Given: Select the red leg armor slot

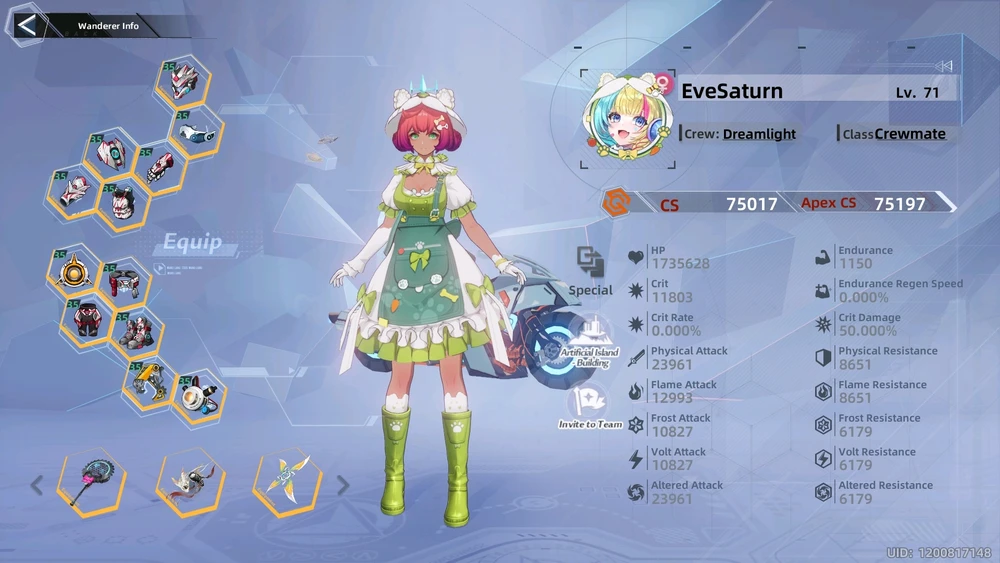Looking at the screenshot, I should [87, 321].
